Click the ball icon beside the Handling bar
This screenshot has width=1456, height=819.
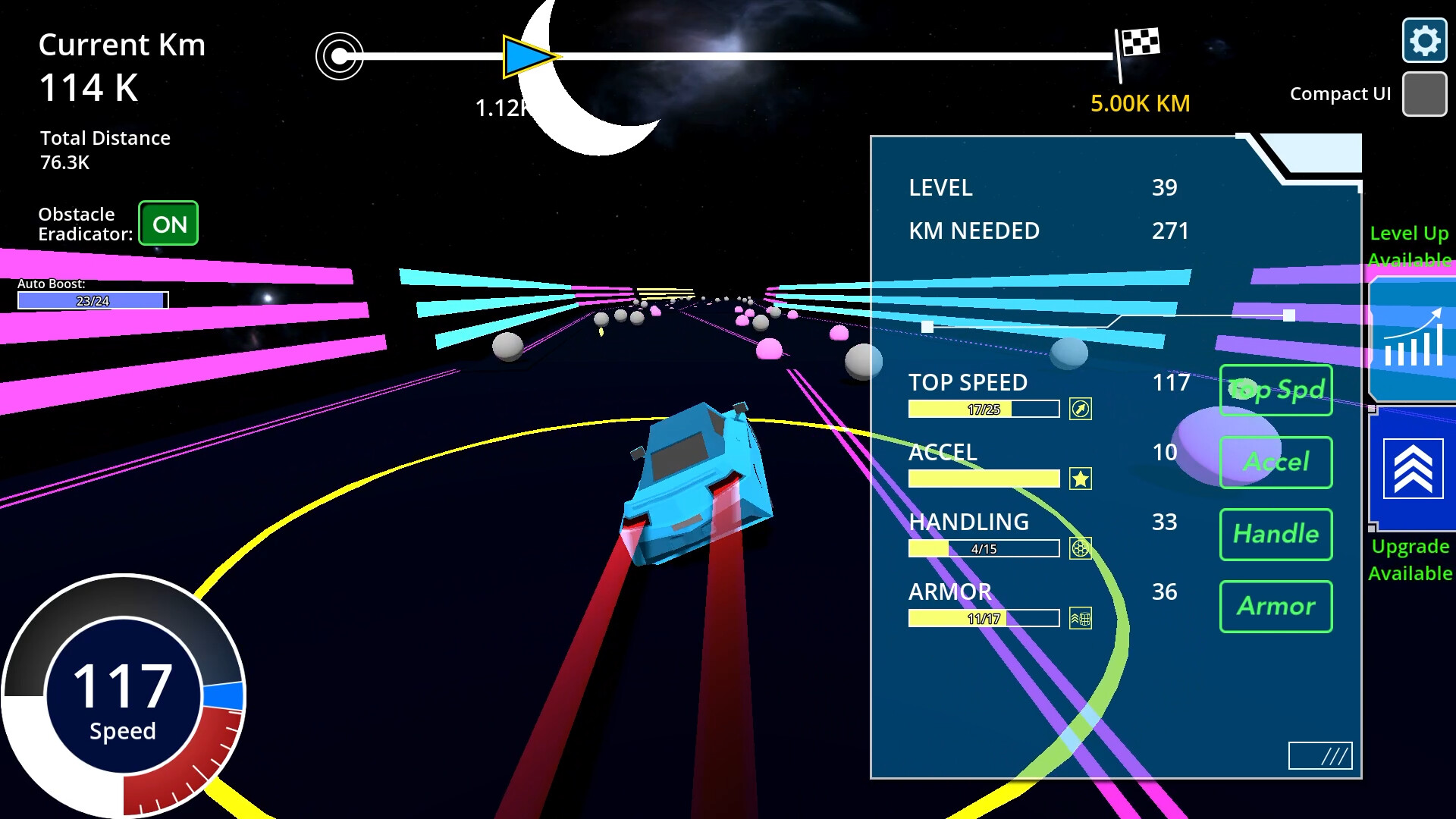tap(1081, 548)
